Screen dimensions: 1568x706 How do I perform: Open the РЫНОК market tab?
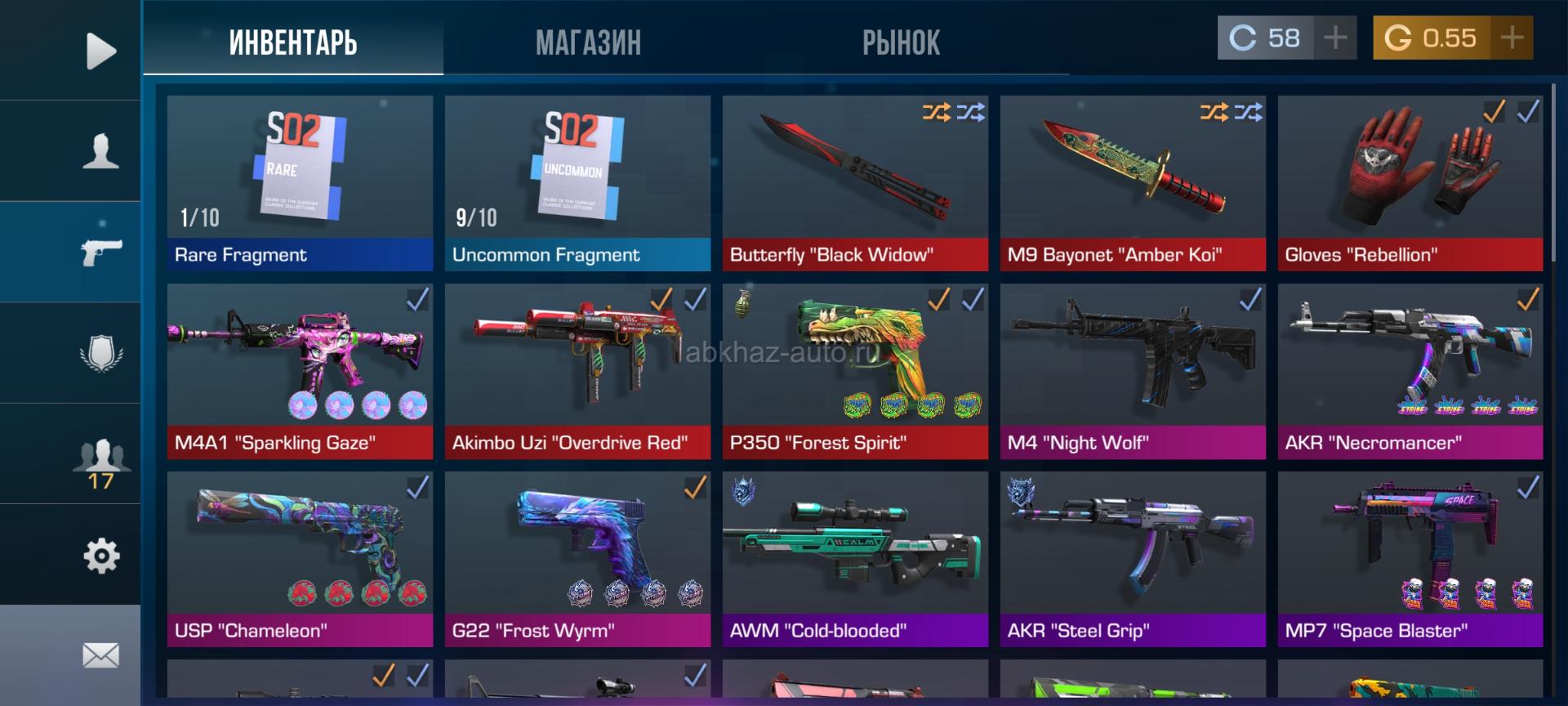pyautogui.click(x=901, y=42)
